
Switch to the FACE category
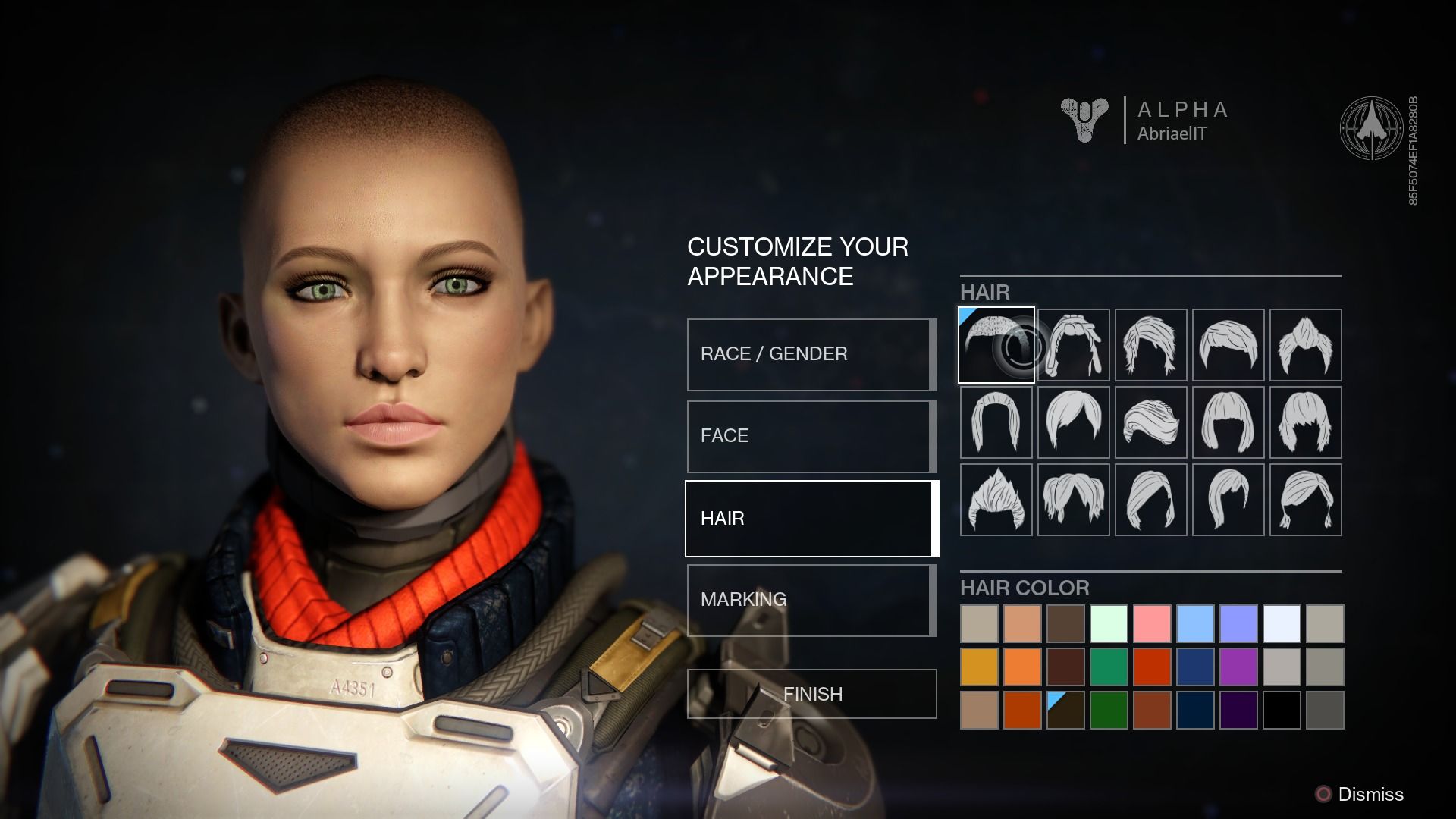(810, 435)
